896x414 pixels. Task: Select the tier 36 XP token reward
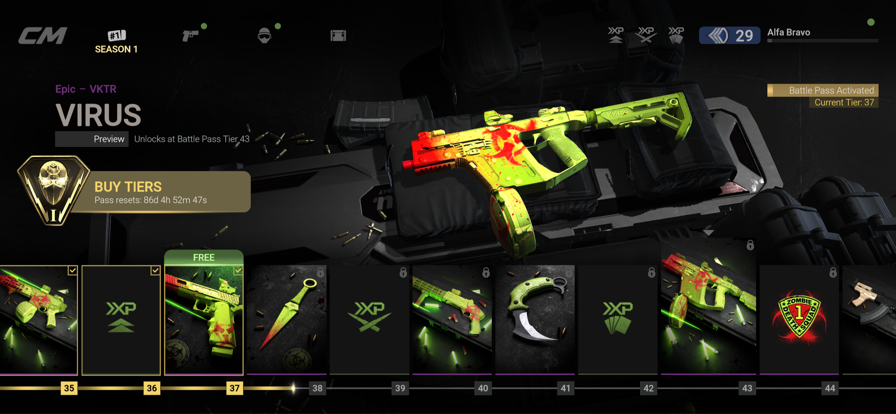[x=121, y=320]
